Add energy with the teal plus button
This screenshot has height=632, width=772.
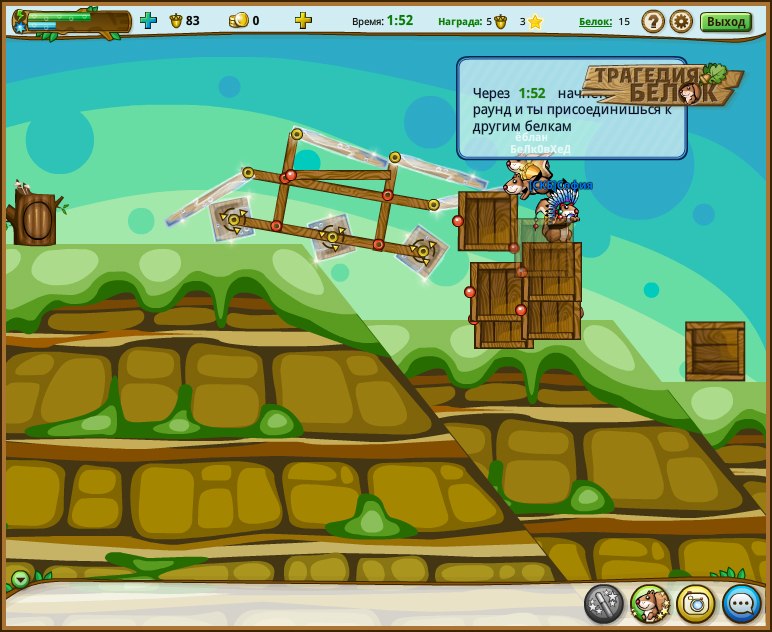pos(148,20)
